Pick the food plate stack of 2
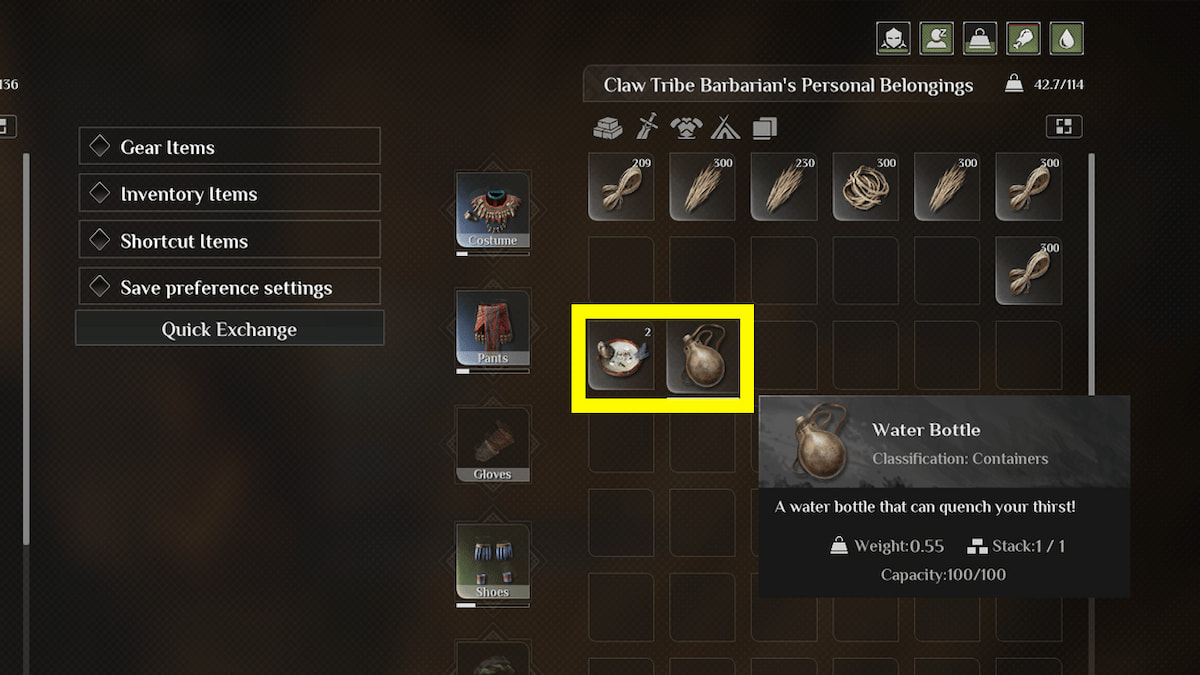 pos(621,356)
